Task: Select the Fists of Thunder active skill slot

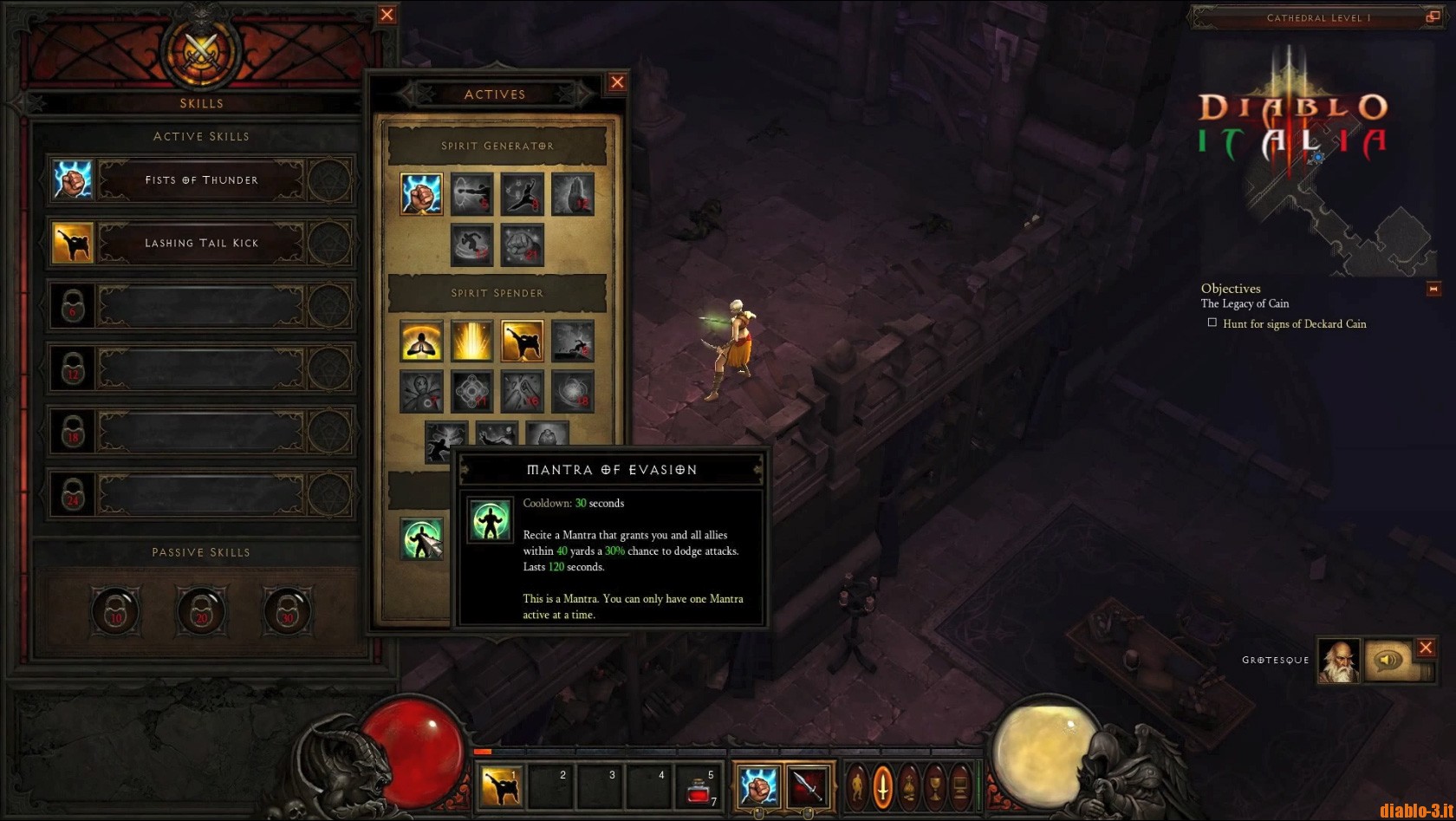Action: [x=201, y=180]
